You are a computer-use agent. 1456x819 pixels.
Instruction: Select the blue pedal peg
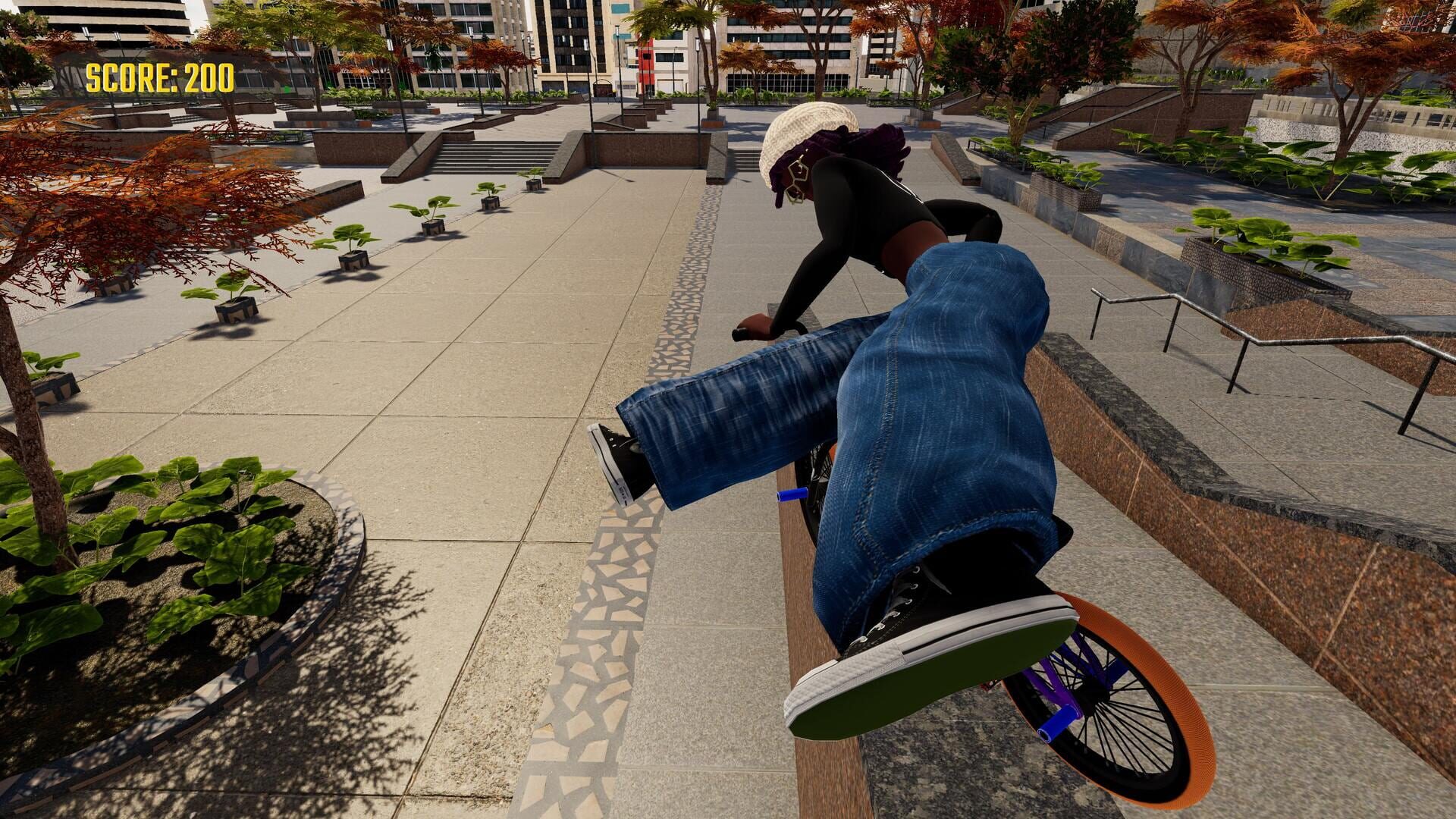(x=792, y=494)
